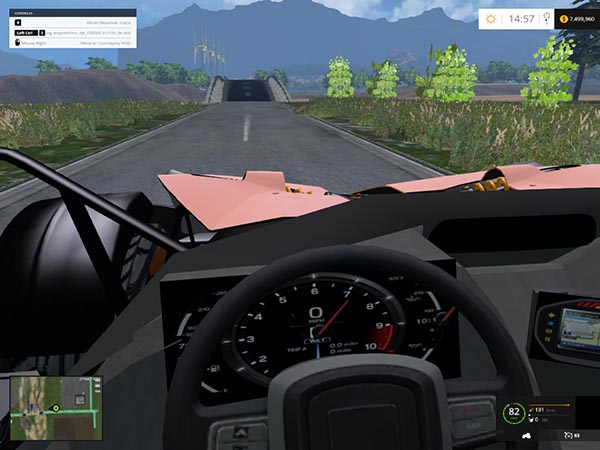The width and height of the screenshot is (600, 450).
Task: Click the sun weather forecast icon
Action: [490, 18]
